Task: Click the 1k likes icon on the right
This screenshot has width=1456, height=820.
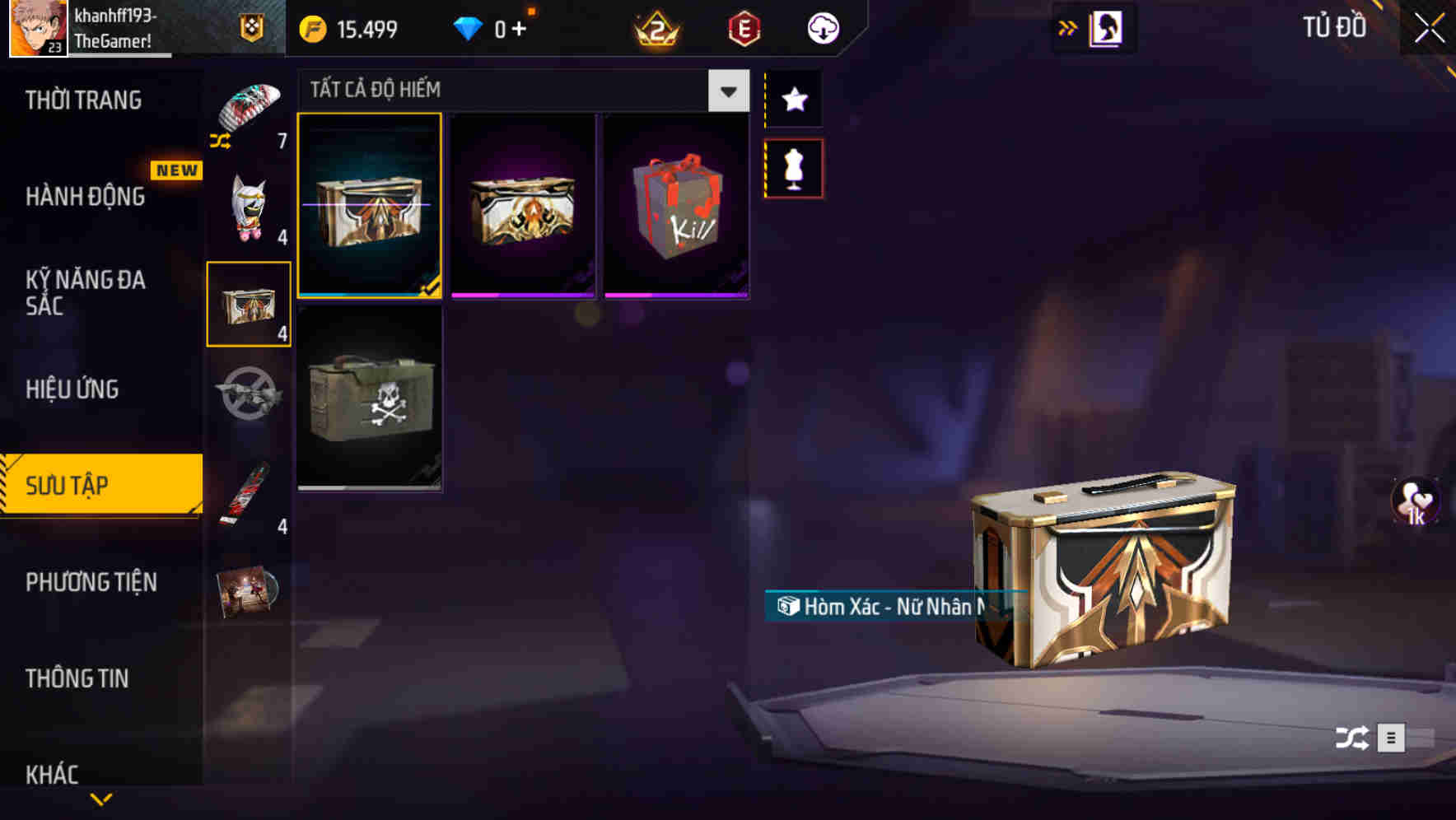Action: pos(1414,502)
